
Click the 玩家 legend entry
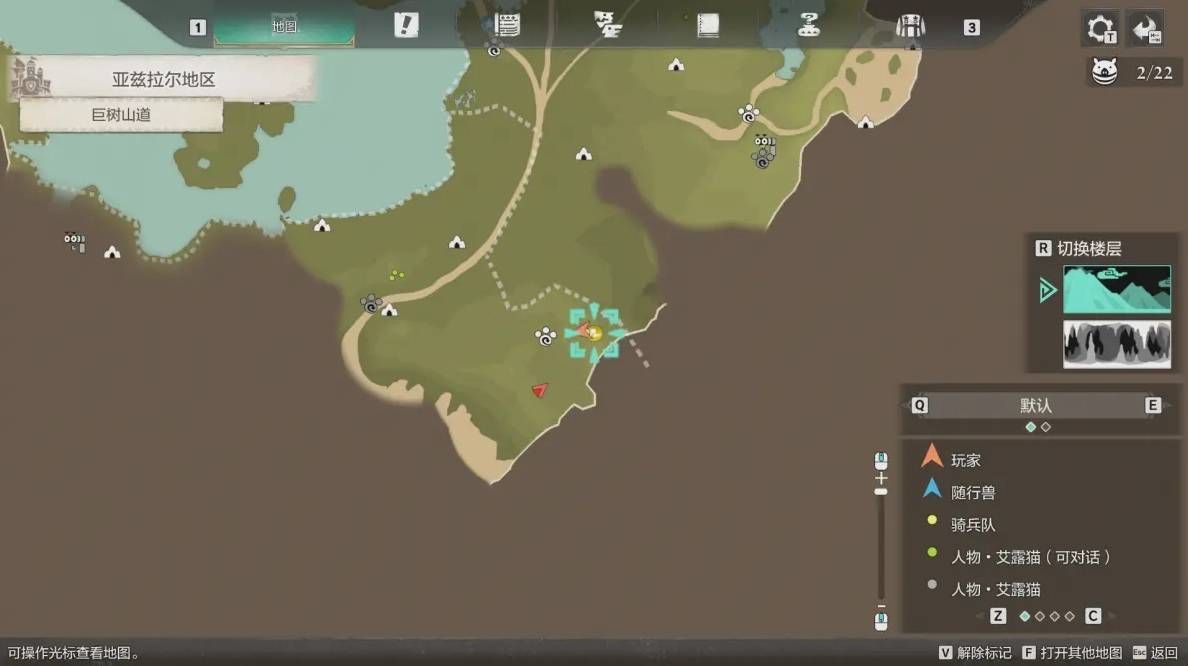pos(966,461)
